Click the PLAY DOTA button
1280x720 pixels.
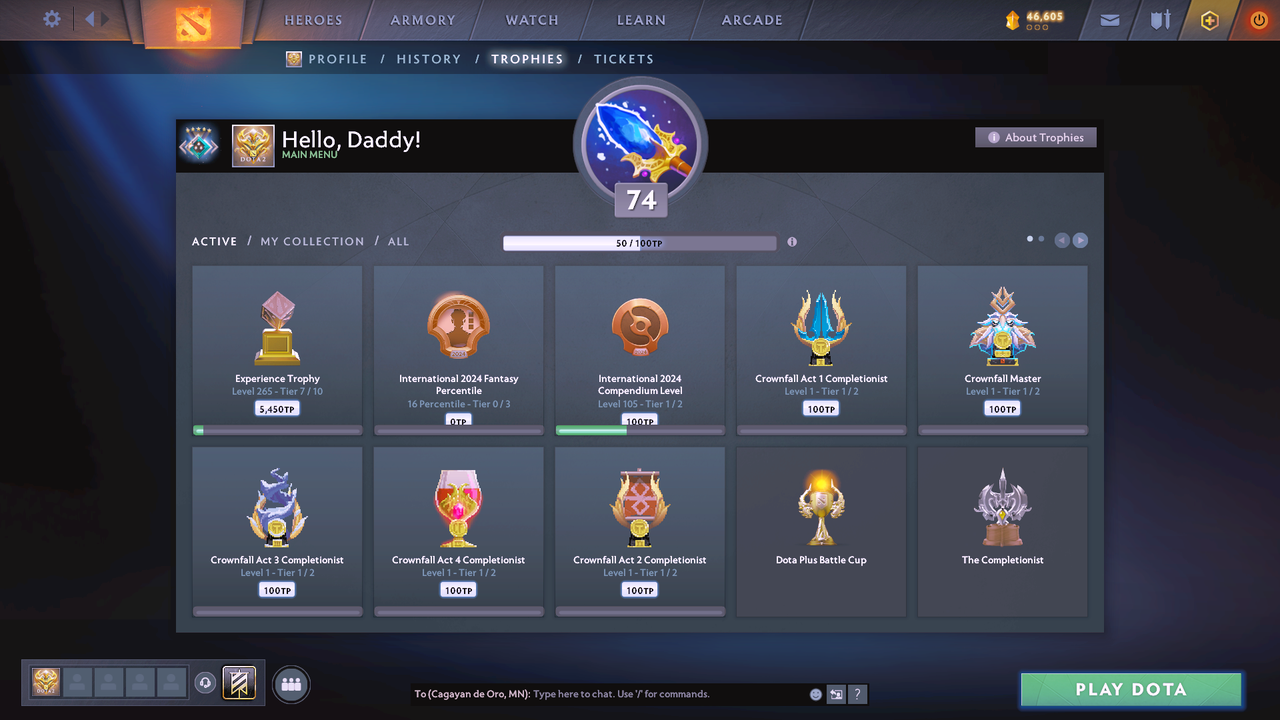point(1131,689)
